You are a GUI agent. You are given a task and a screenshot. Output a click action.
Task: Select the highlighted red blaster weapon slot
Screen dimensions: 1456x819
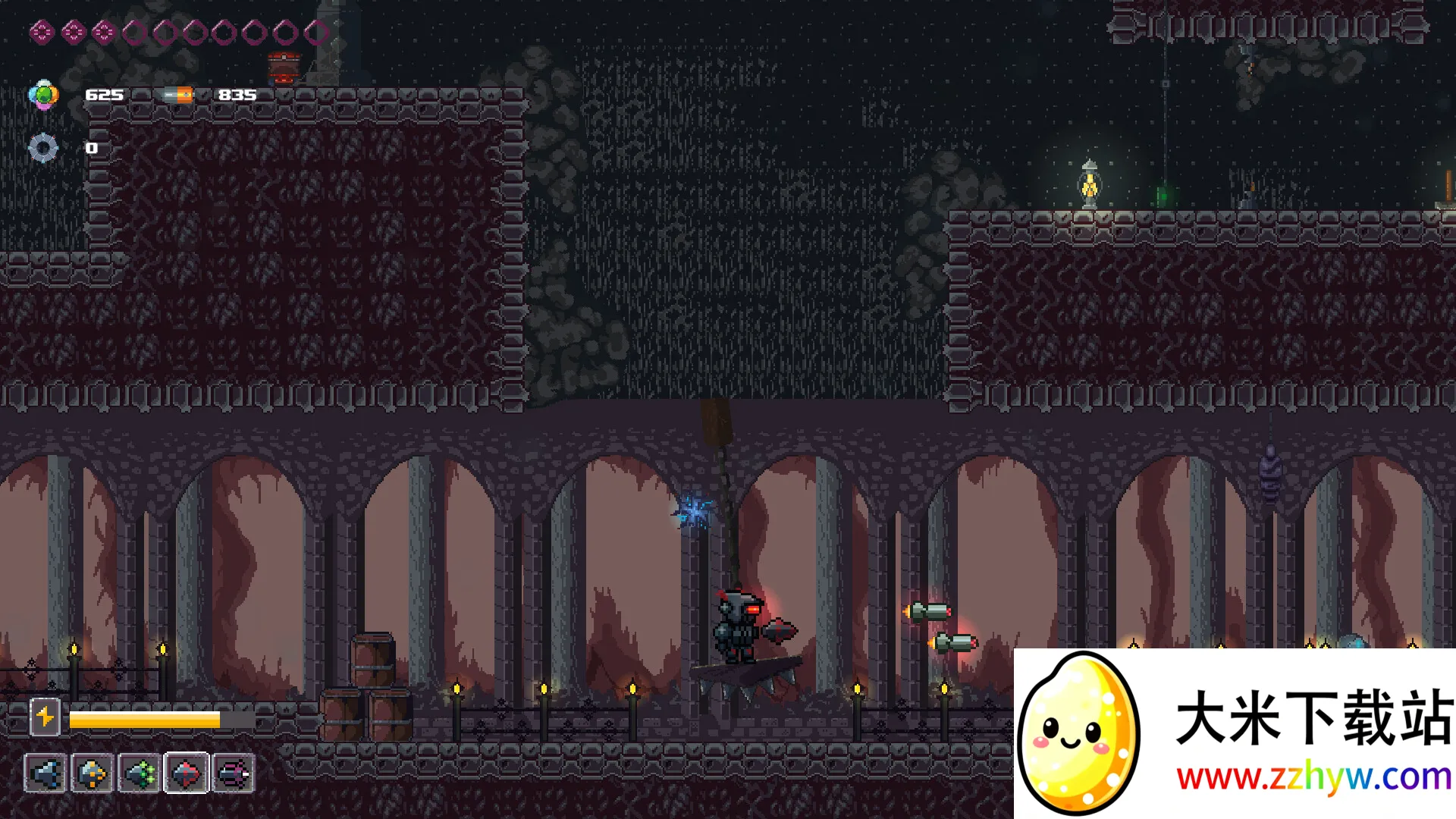coord(187,773)
